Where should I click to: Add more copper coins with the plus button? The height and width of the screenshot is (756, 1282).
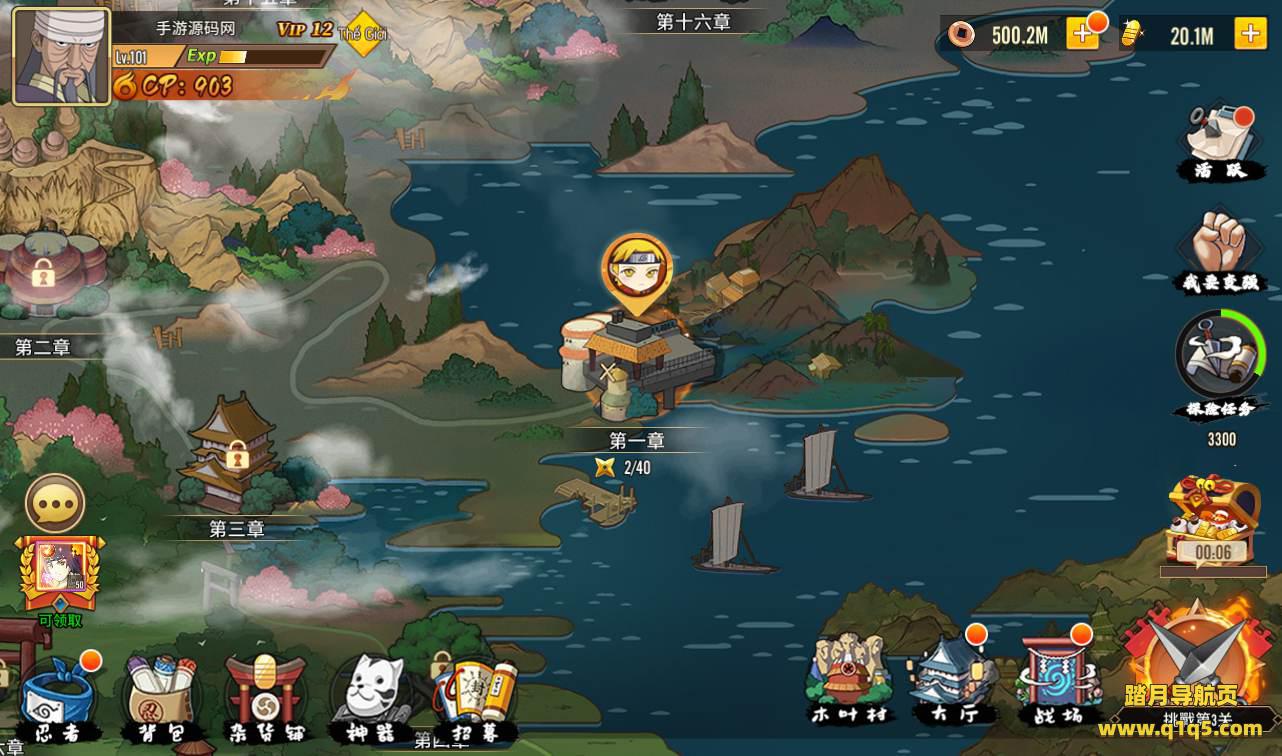coord(1083,35)
